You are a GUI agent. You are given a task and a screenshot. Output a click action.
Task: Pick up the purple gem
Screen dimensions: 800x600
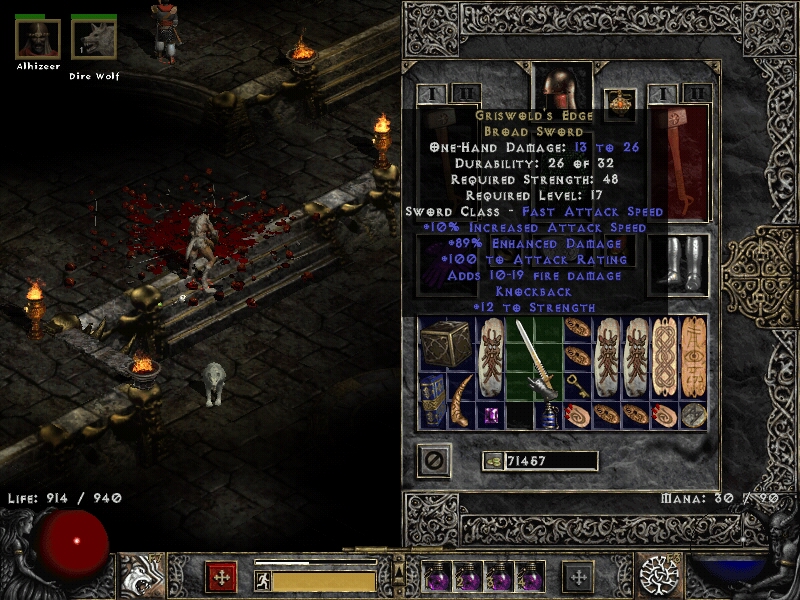(492, 415)
